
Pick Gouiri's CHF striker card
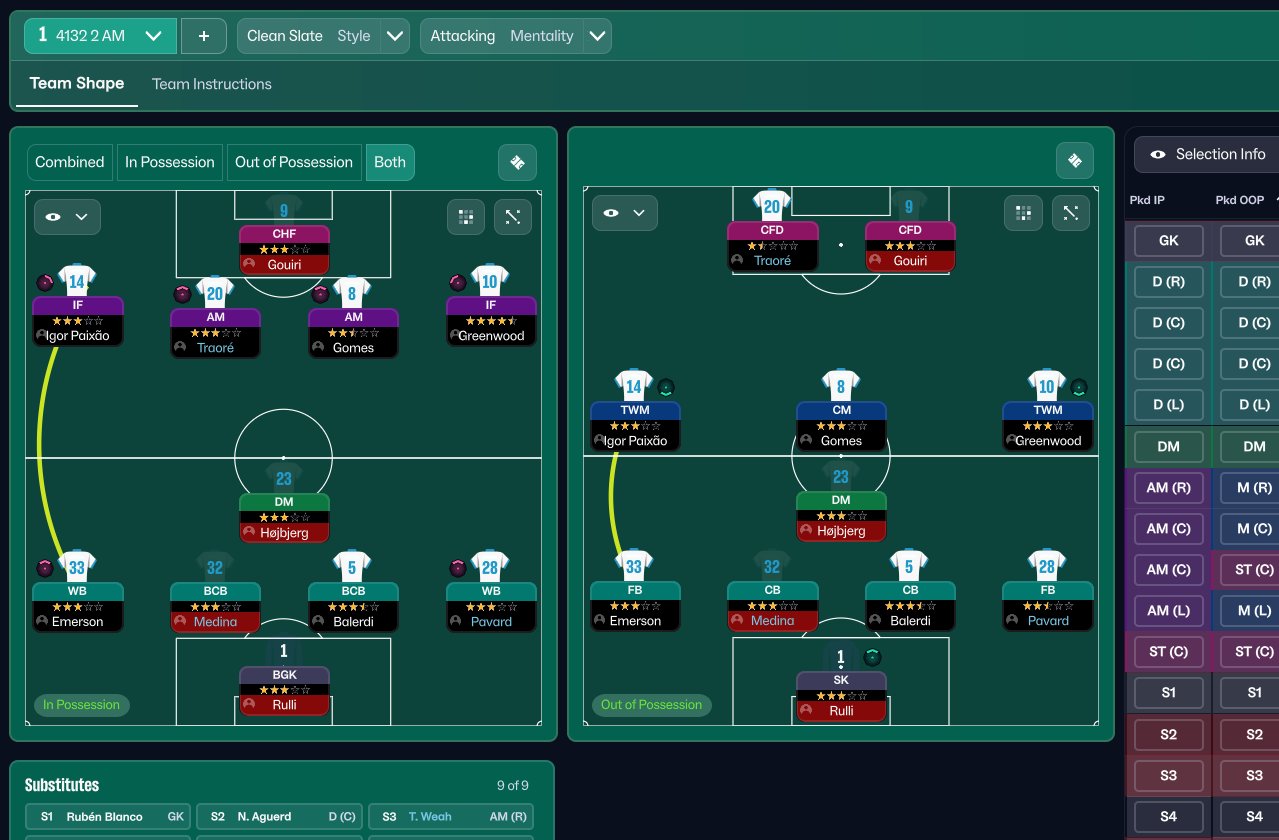point(284,250)
